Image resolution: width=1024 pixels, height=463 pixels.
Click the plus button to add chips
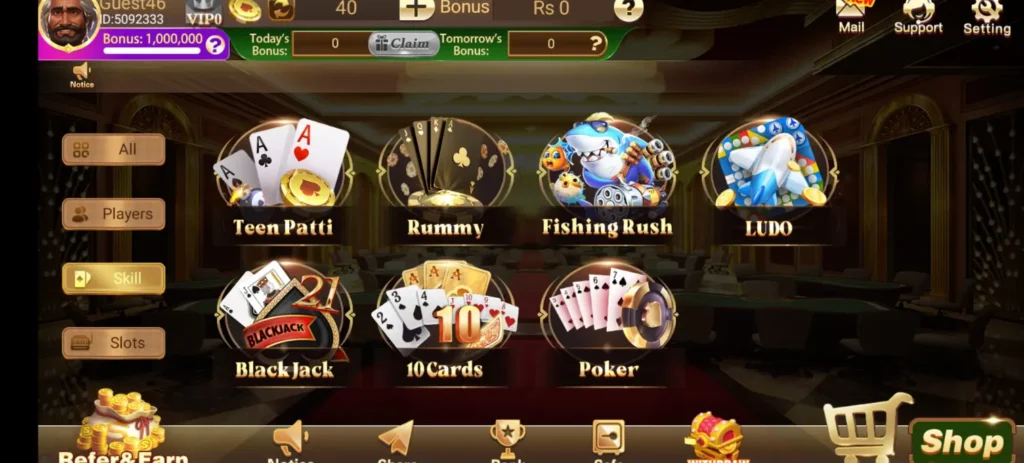(x=417, y=9)
